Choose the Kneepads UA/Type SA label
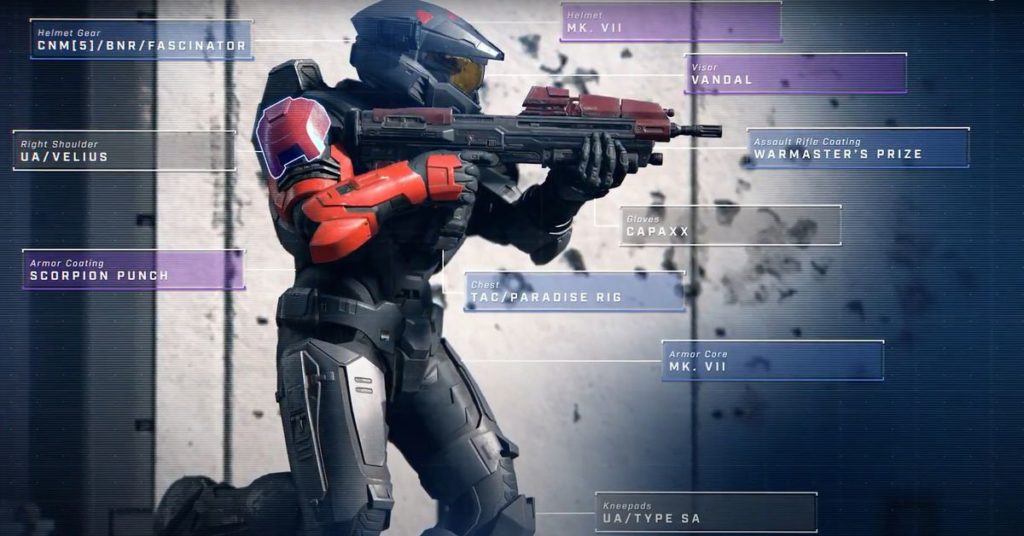Screen dimensions: 1024x536 click(706, 512)
